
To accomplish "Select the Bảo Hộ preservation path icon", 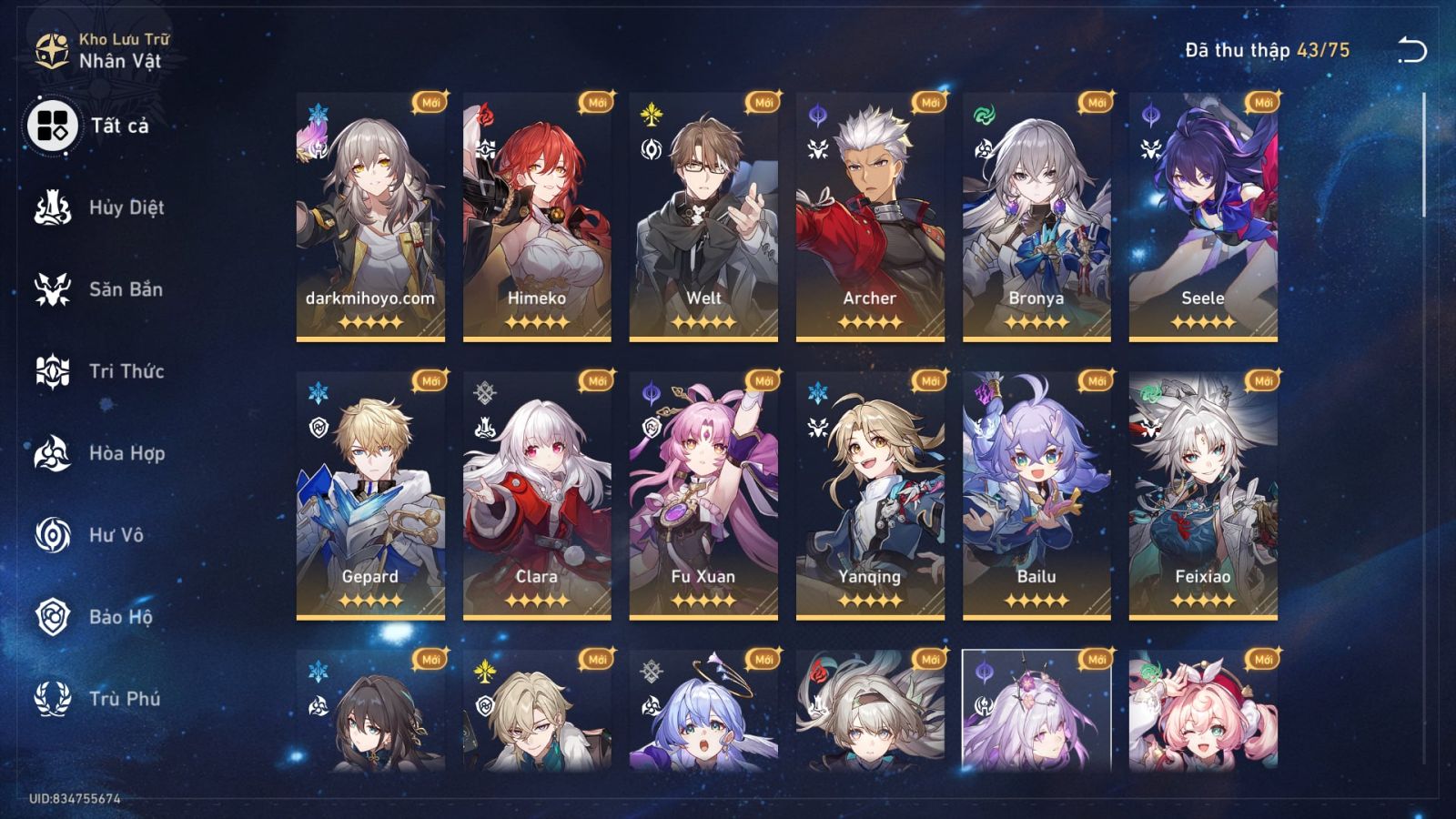I will pos(52,617).
